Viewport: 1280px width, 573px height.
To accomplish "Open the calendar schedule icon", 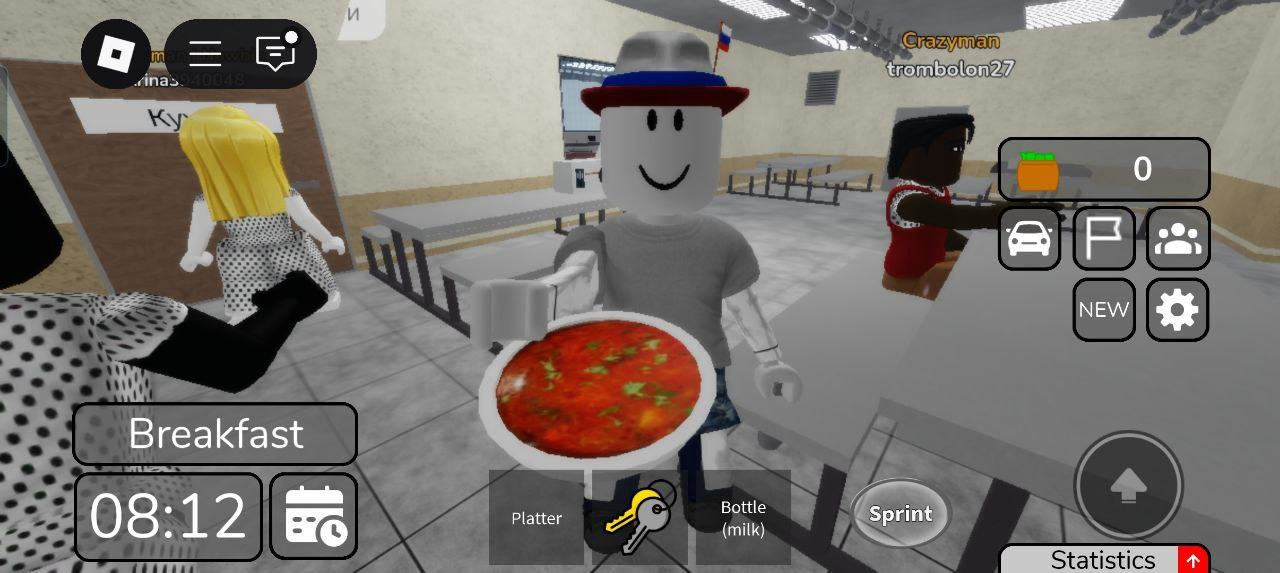I will coord(314,517).
